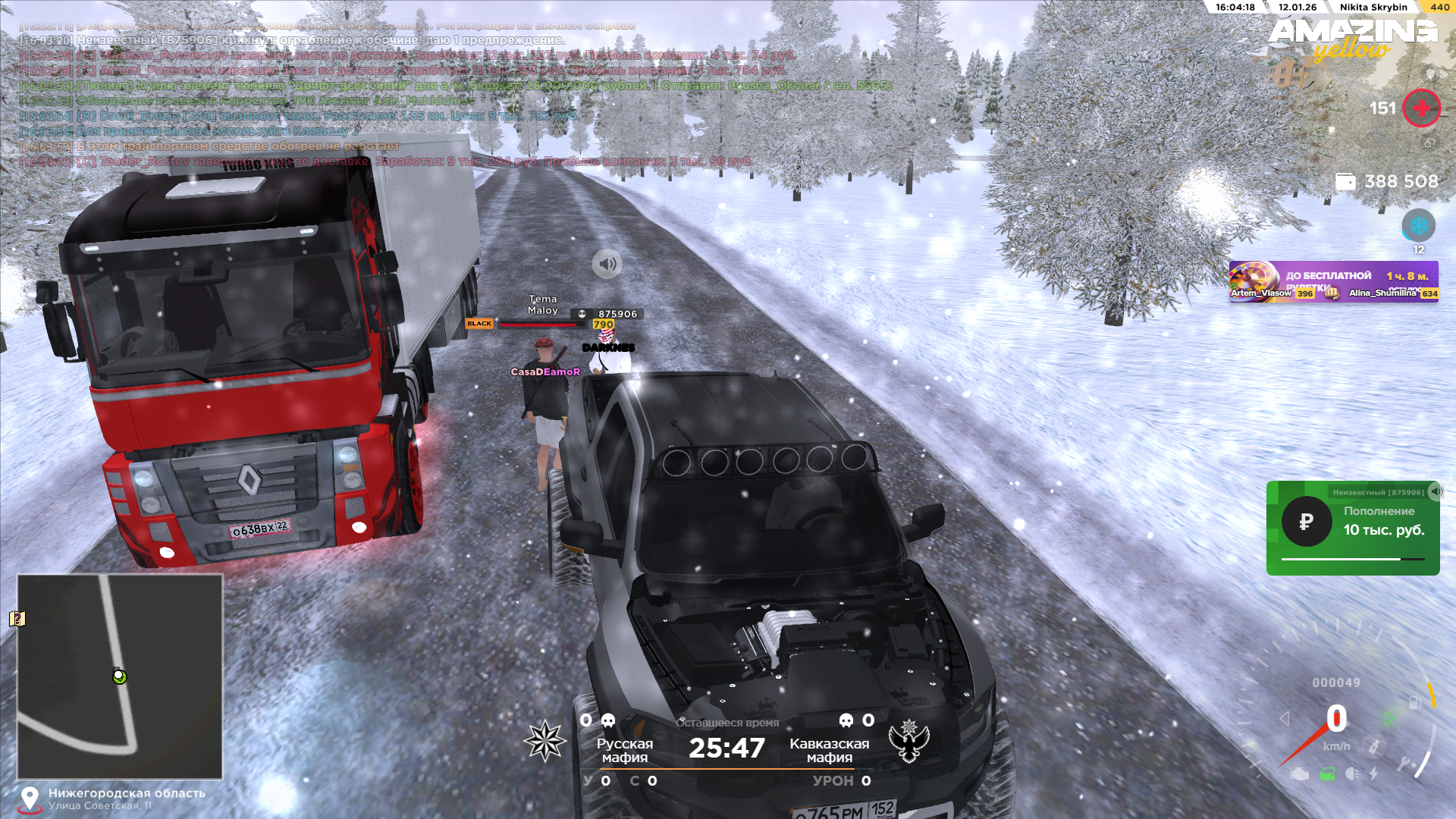This screenshot has width=1456, height=819.
Task: Click the blue snowflake cold indicator
Action: (x=1418, y=226)
